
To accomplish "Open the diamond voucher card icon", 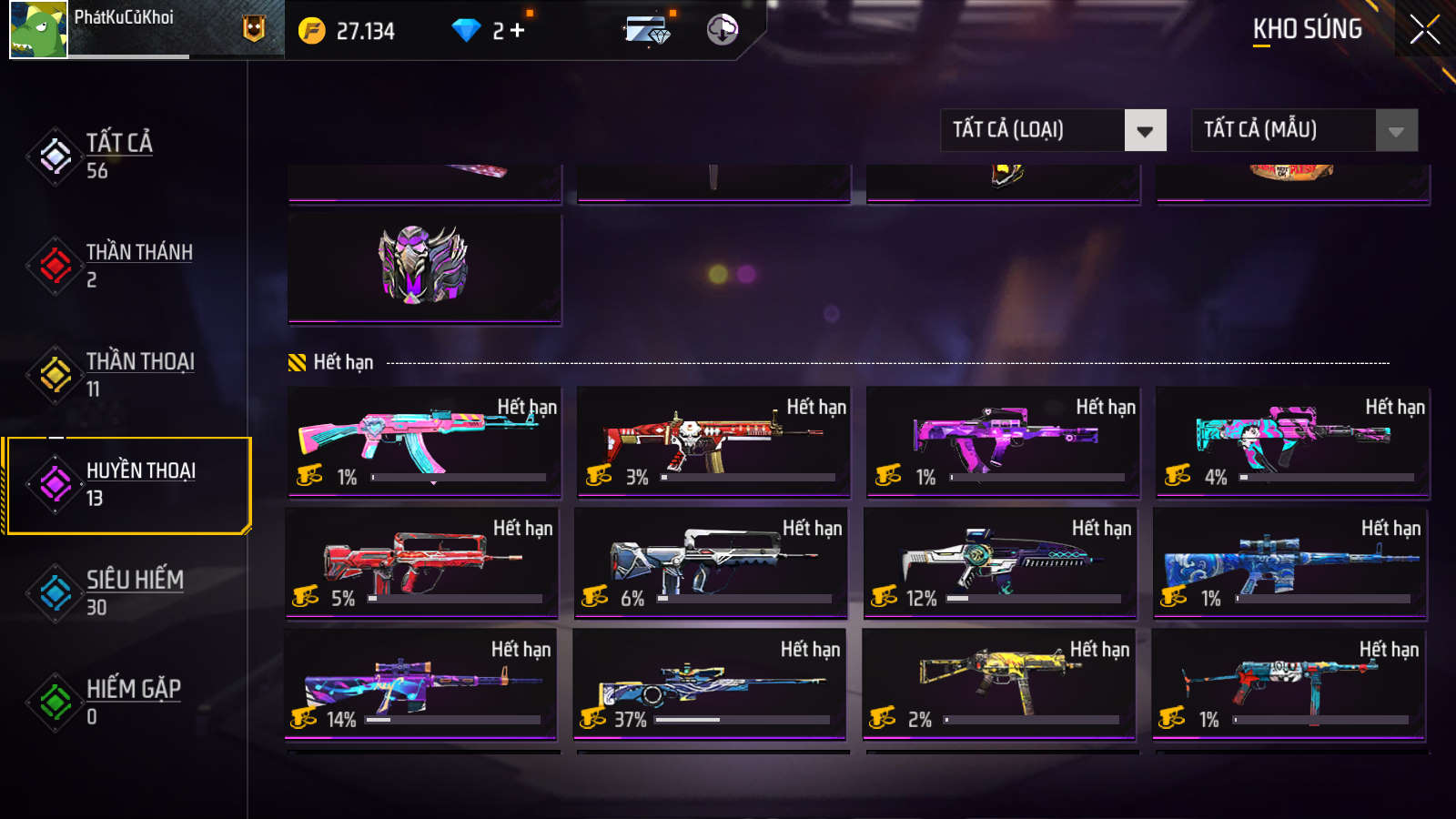I will coord(648,30).
